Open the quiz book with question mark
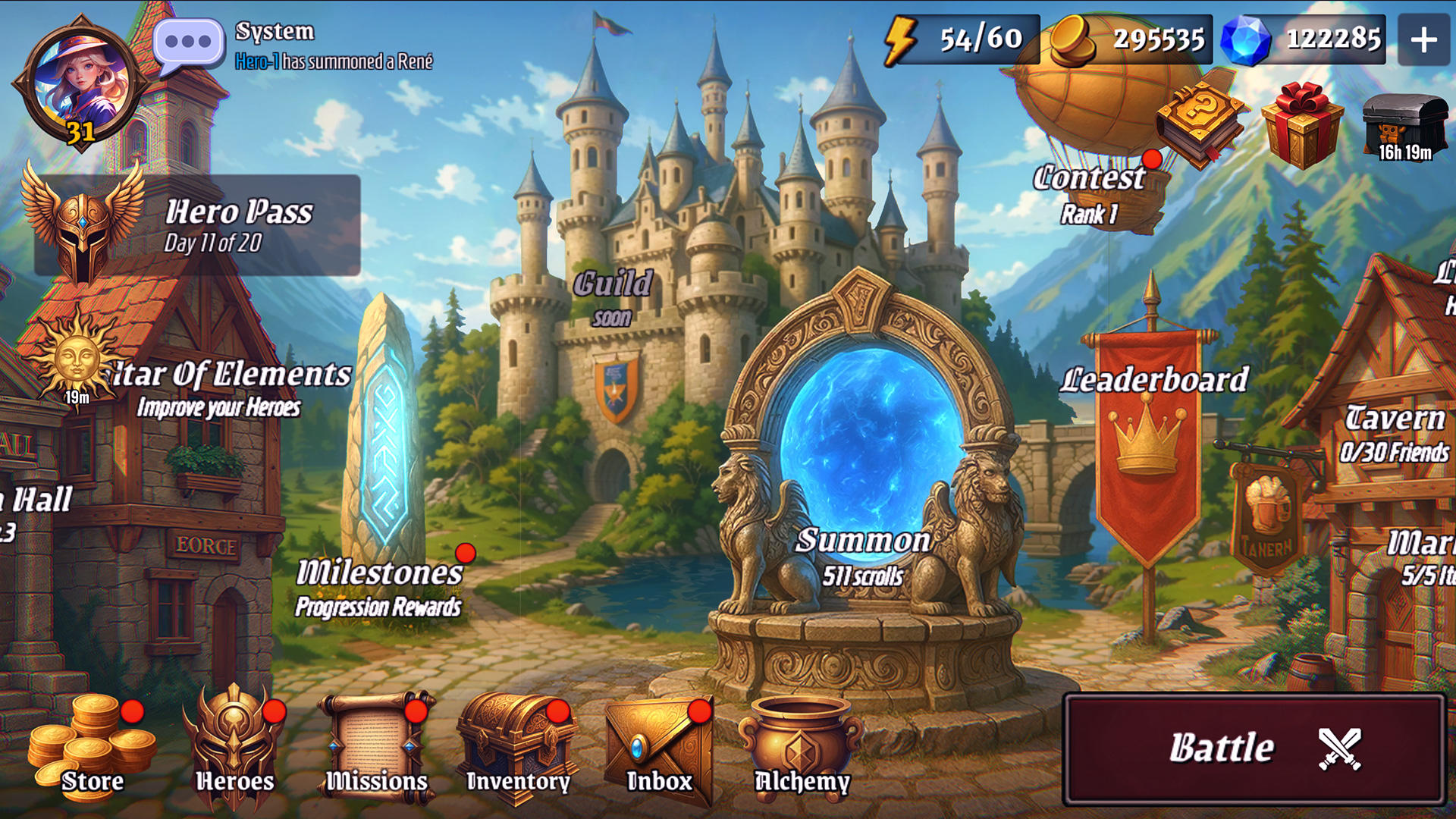Image resolution: width=1456 pixels, height=819 pixels. (1200, 121)
